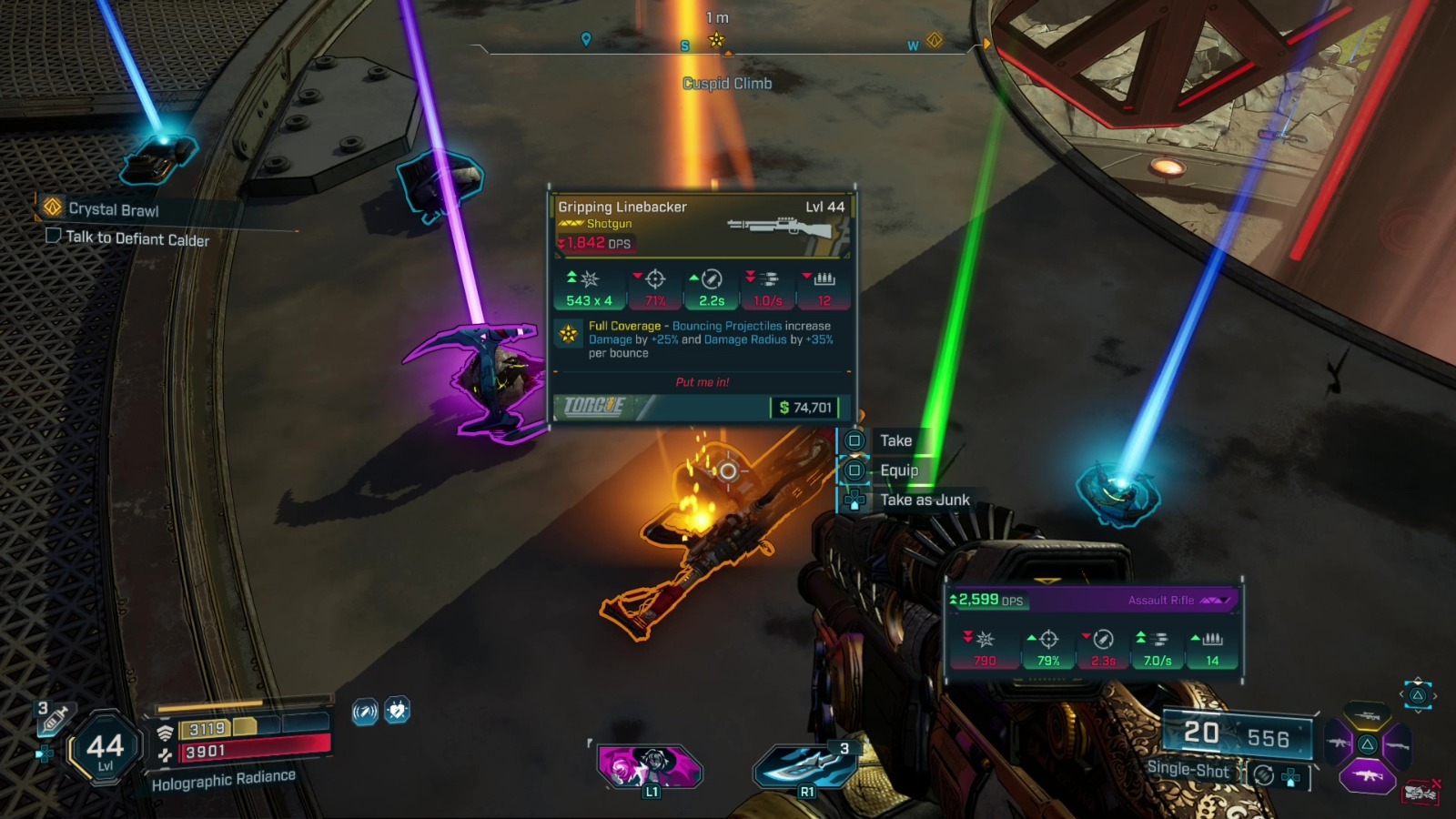1456x819 pixels.
Task: Choose the Take option for the shotgun
Action: pyautogui.click(x=895, y=440)
